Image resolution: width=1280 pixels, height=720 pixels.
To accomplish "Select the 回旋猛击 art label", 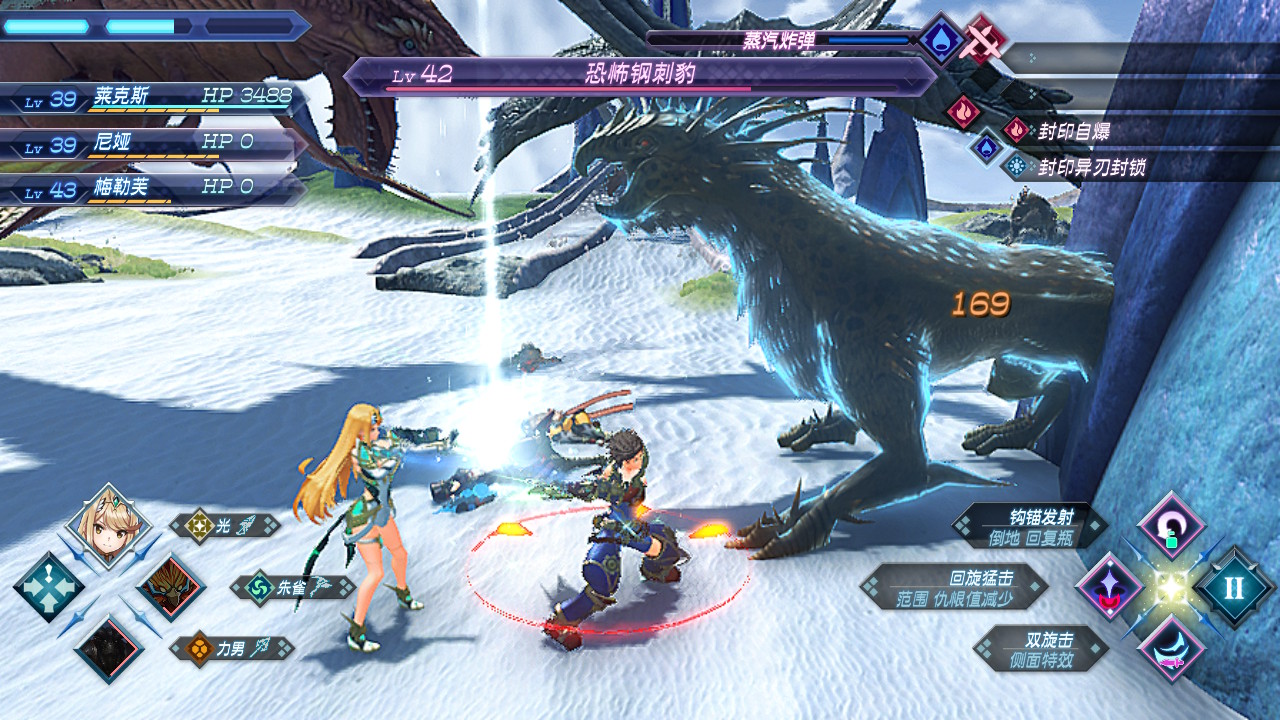I will [x=954, y=587].
